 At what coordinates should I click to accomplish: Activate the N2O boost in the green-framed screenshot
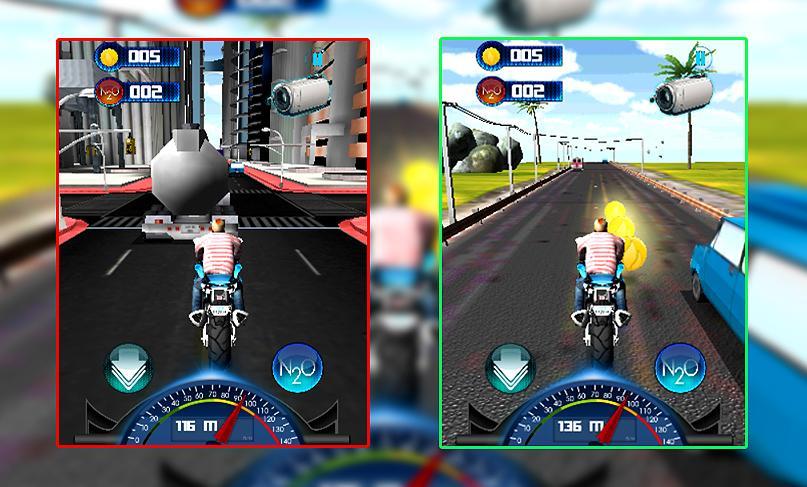tap(679, 370)
